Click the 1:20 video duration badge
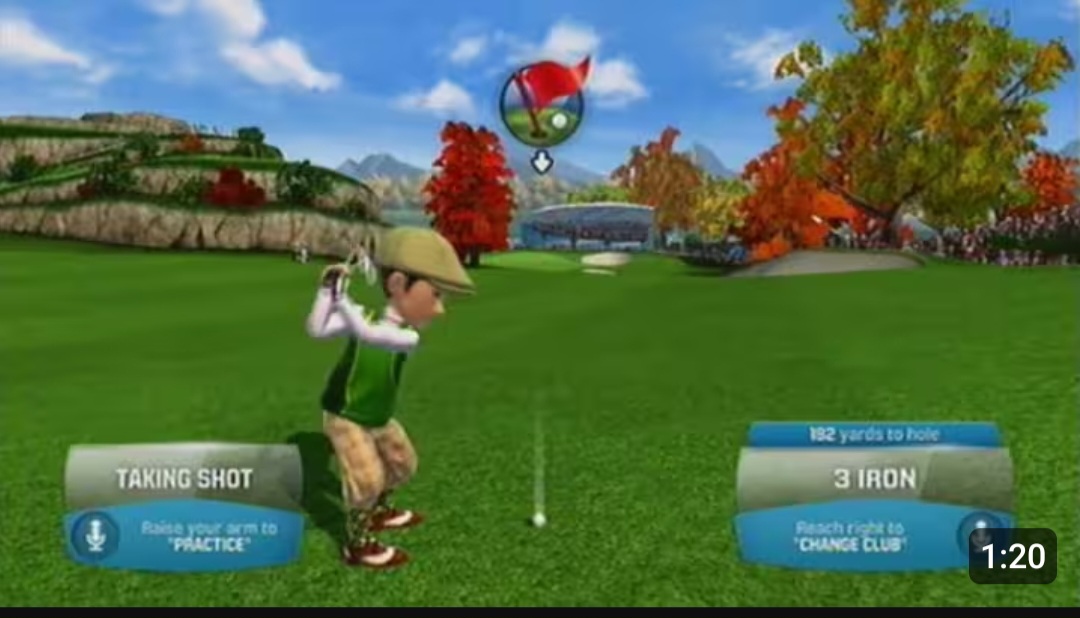This screenshot has height=618, width=1080. [x=1012, y=556]
